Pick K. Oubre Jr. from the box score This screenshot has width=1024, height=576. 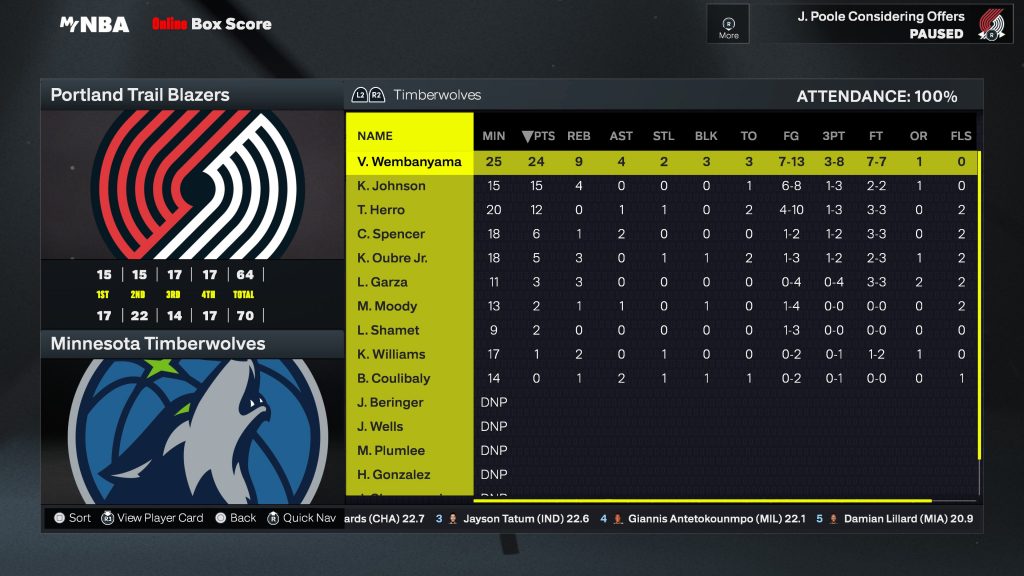(x=393, y=258)
